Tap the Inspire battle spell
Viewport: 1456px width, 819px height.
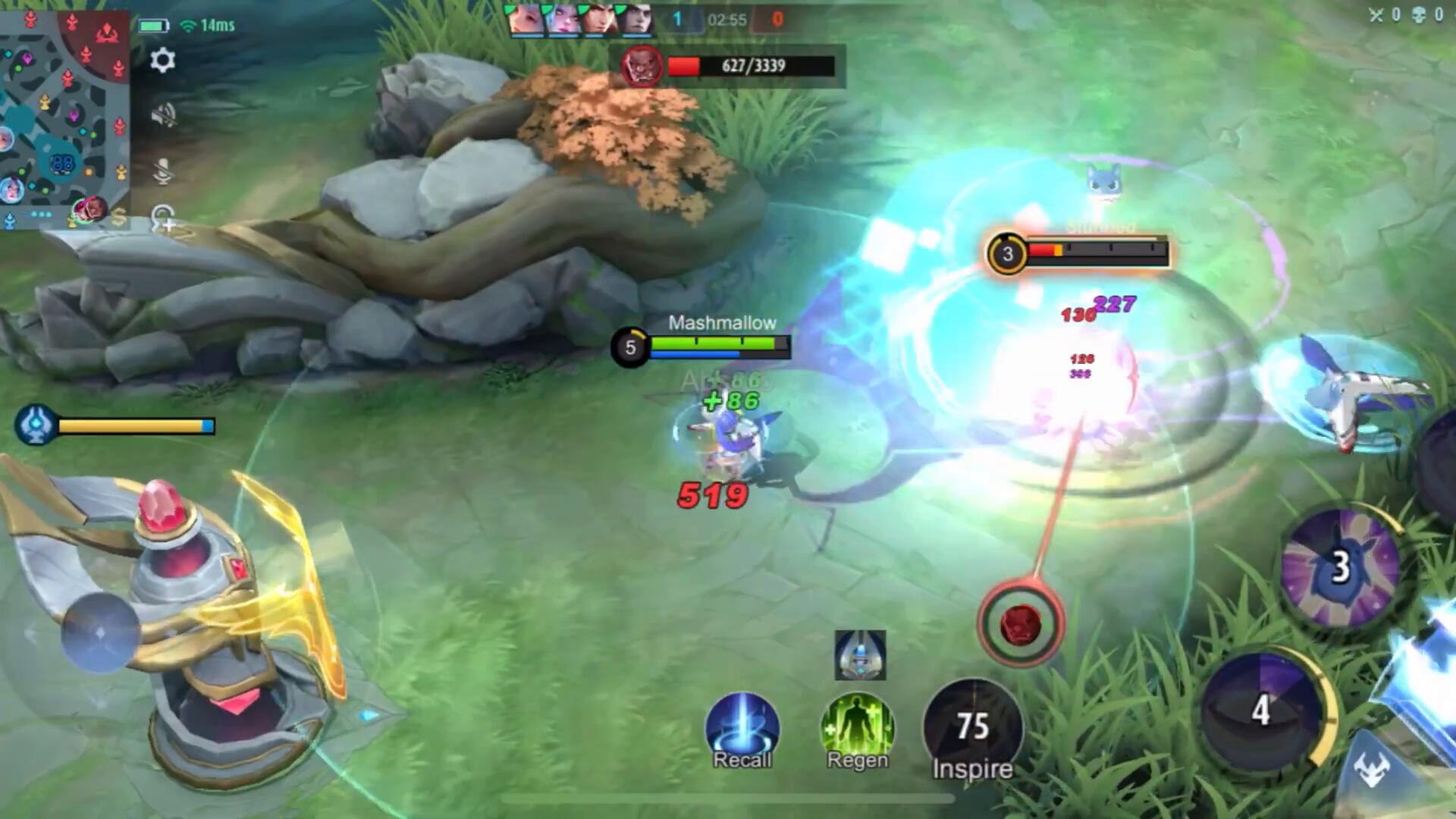click(972, 730)
